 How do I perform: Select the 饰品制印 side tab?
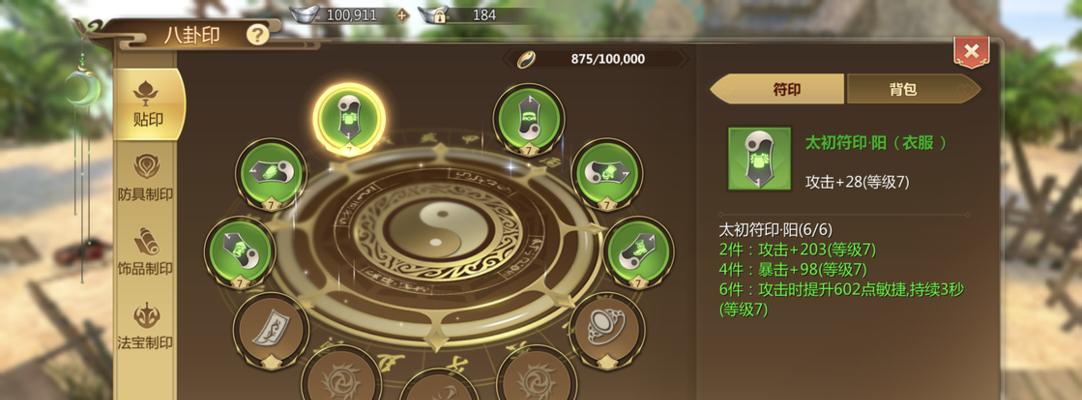pos(146,252)
